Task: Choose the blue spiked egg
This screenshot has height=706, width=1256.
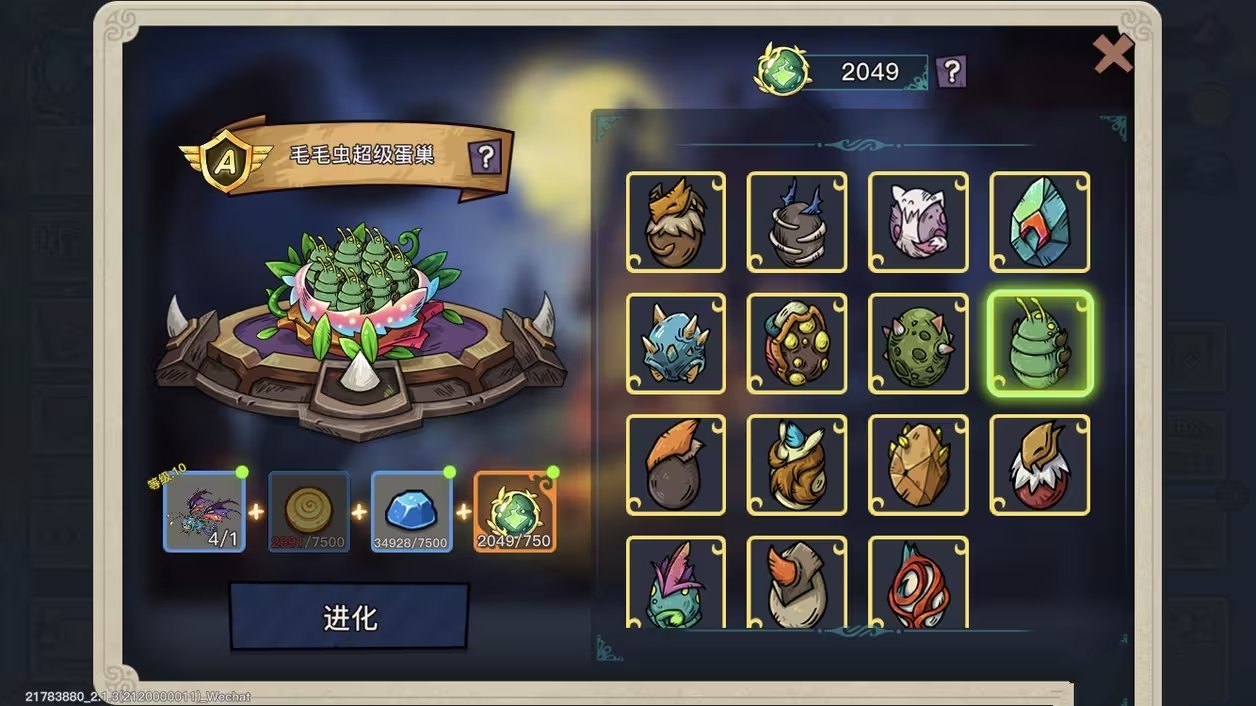Action: pyautogui.click(x=676, y=343)
